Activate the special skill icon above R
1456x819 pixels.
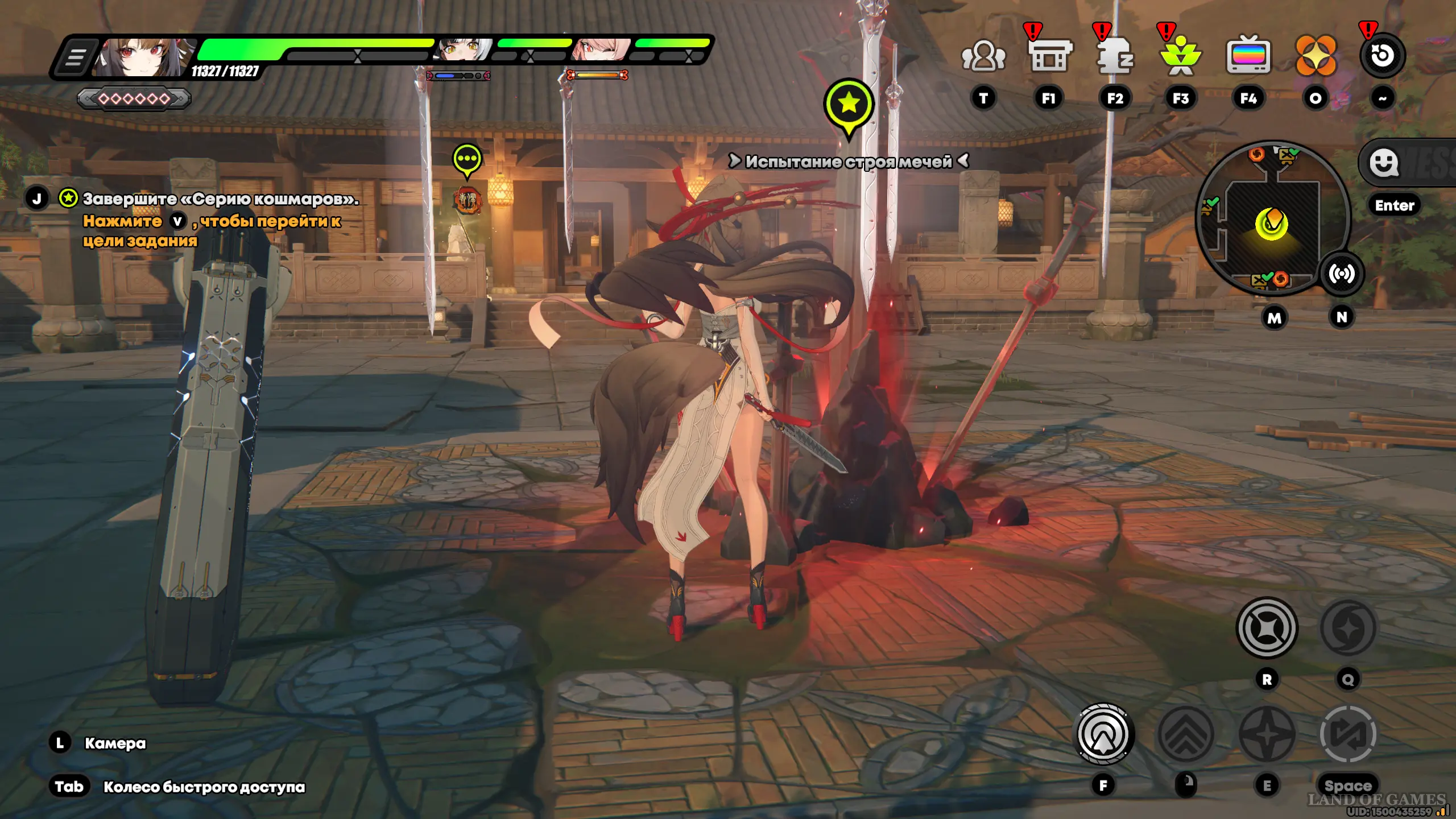[x=1267, y=628]
